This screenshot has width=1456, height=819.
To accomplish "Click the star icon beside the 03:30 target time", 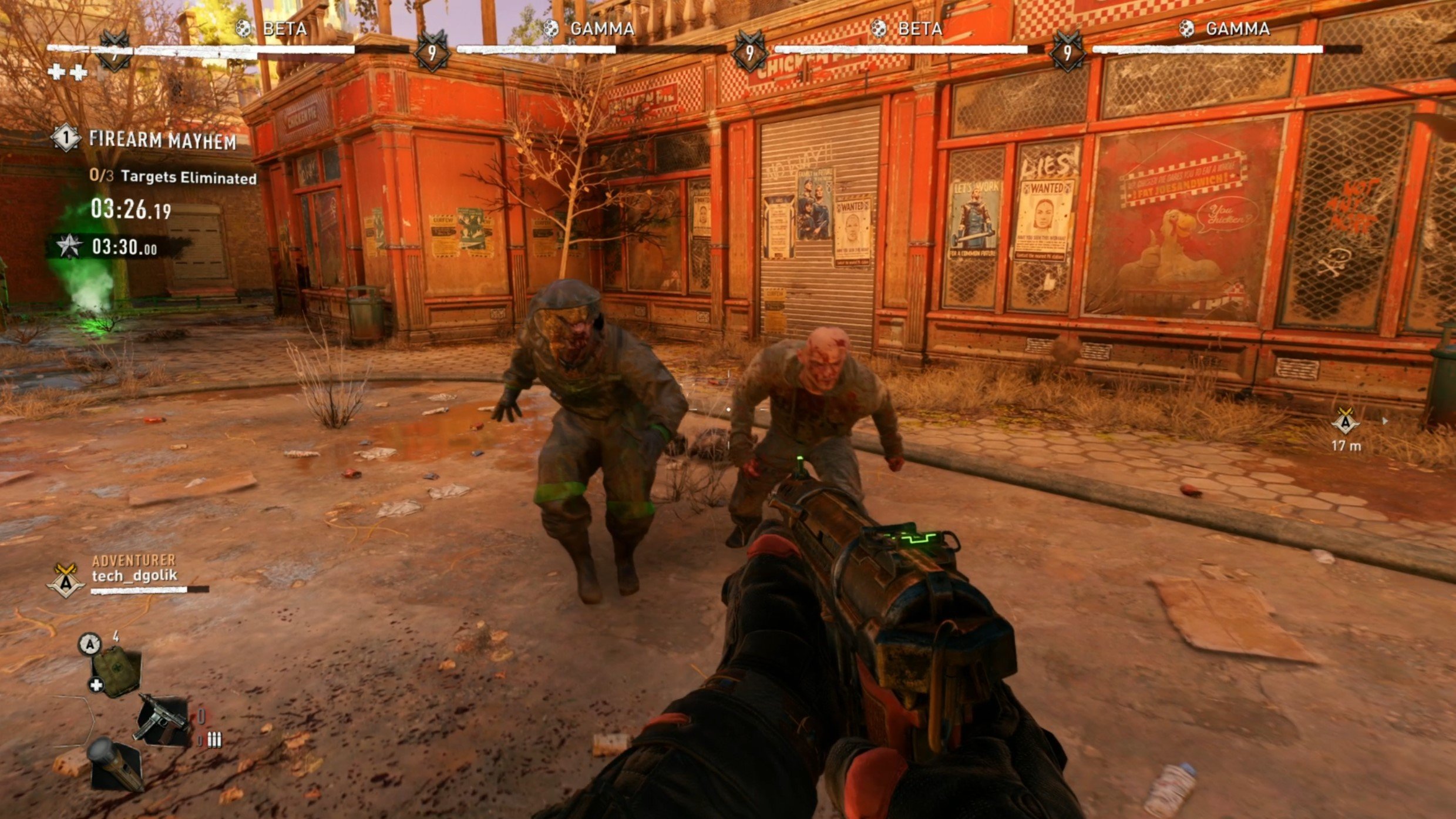I will point(69,246).
